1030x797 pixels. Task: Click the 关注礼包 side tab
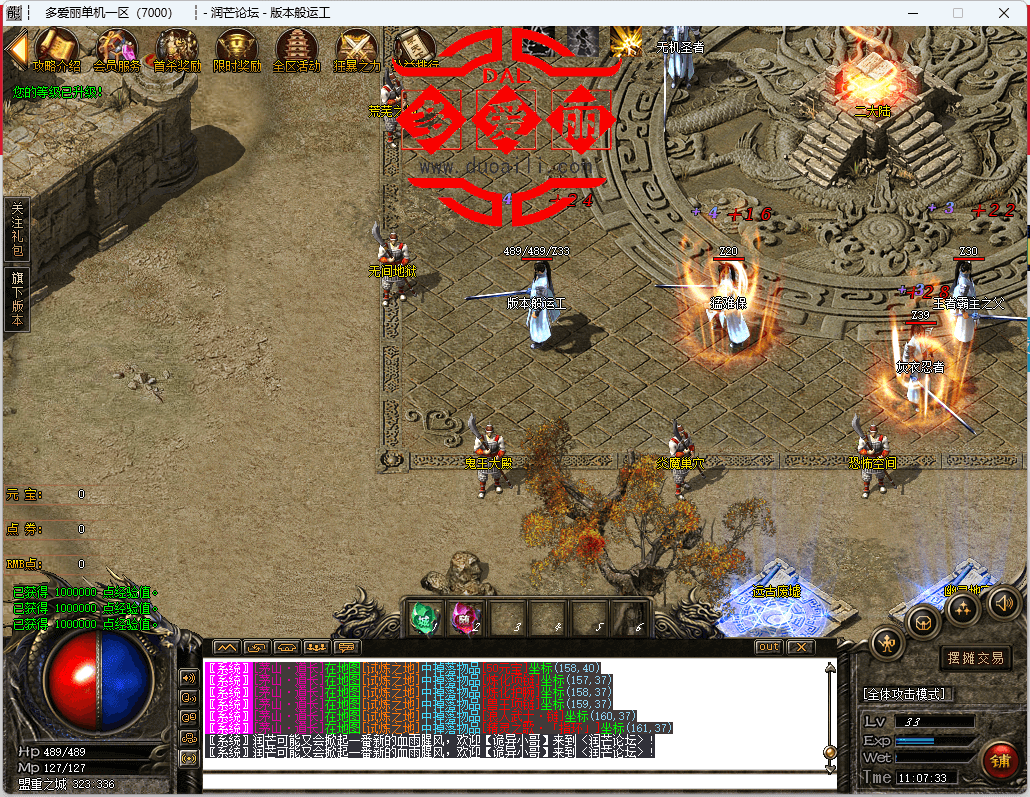(x=17, y=228)
